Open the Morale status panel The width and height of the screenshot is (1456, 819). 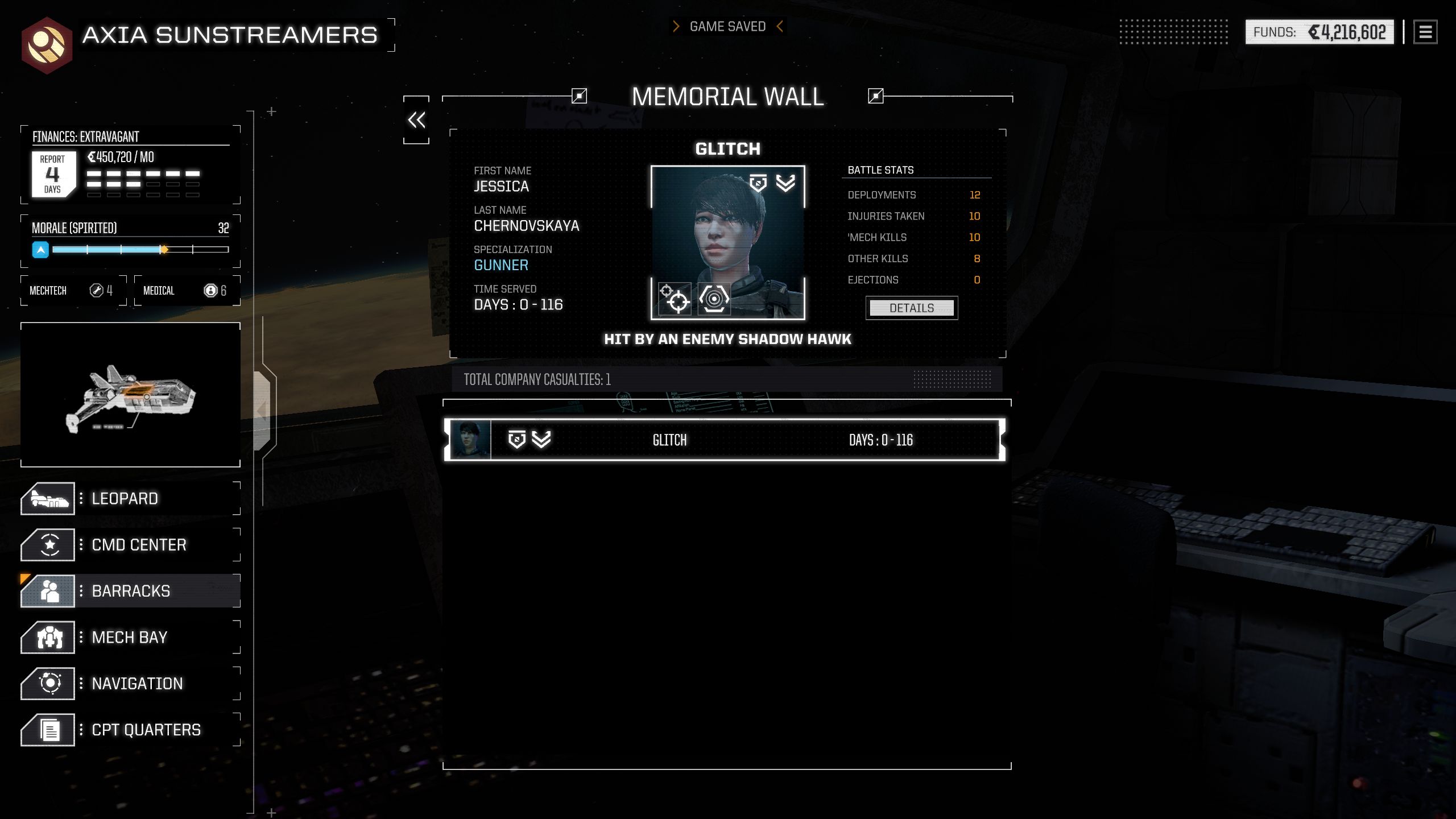[x=130, y=240]
